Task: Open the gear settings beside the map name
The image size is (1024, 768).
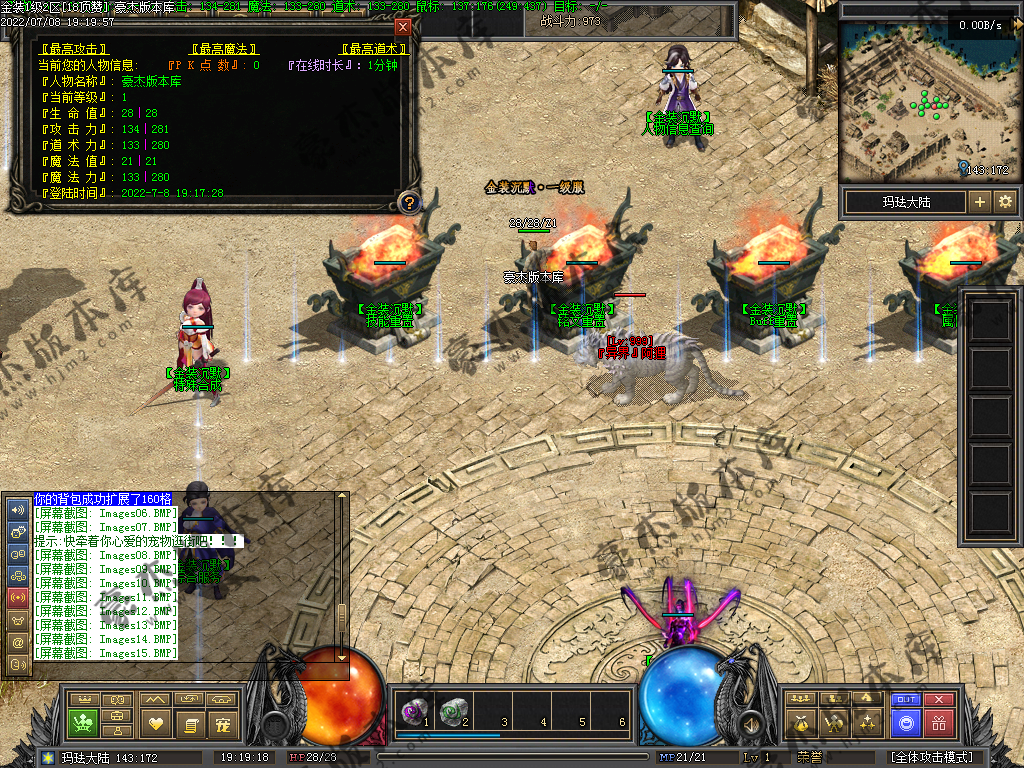Action: point(1004,202)
